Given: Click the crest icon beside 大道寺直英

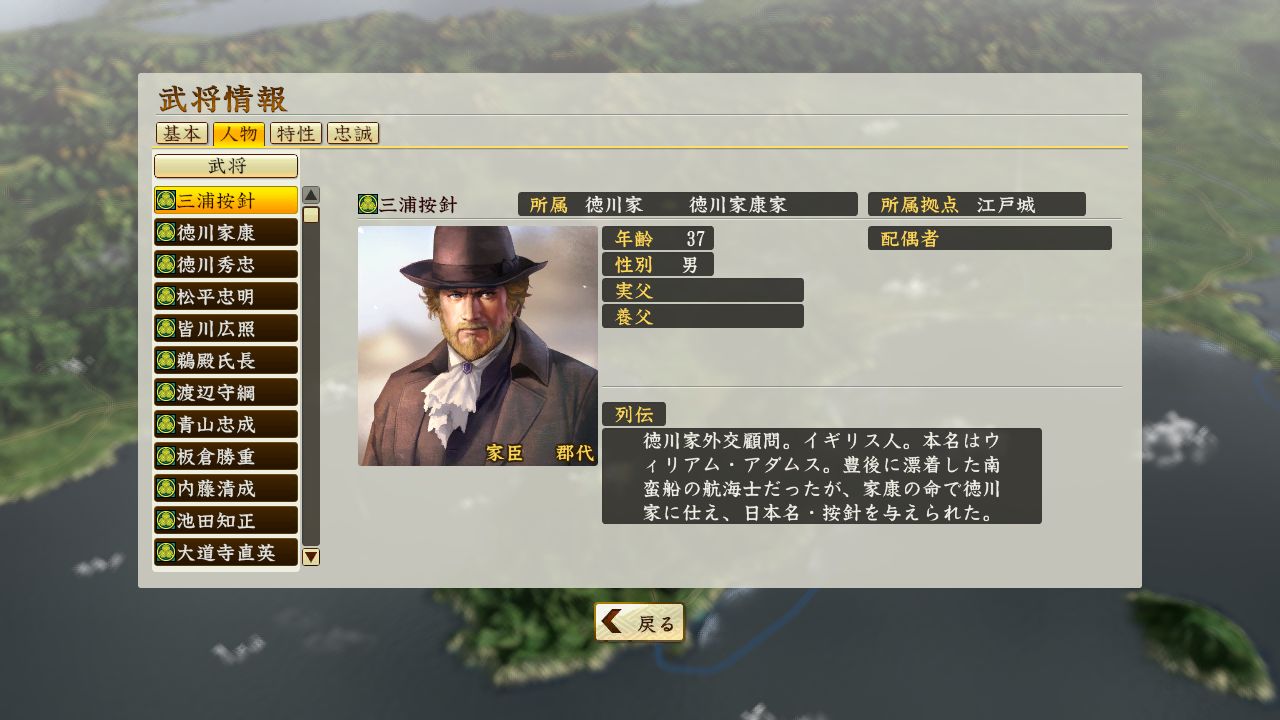Looking at the screenshot, I should 167,552.
